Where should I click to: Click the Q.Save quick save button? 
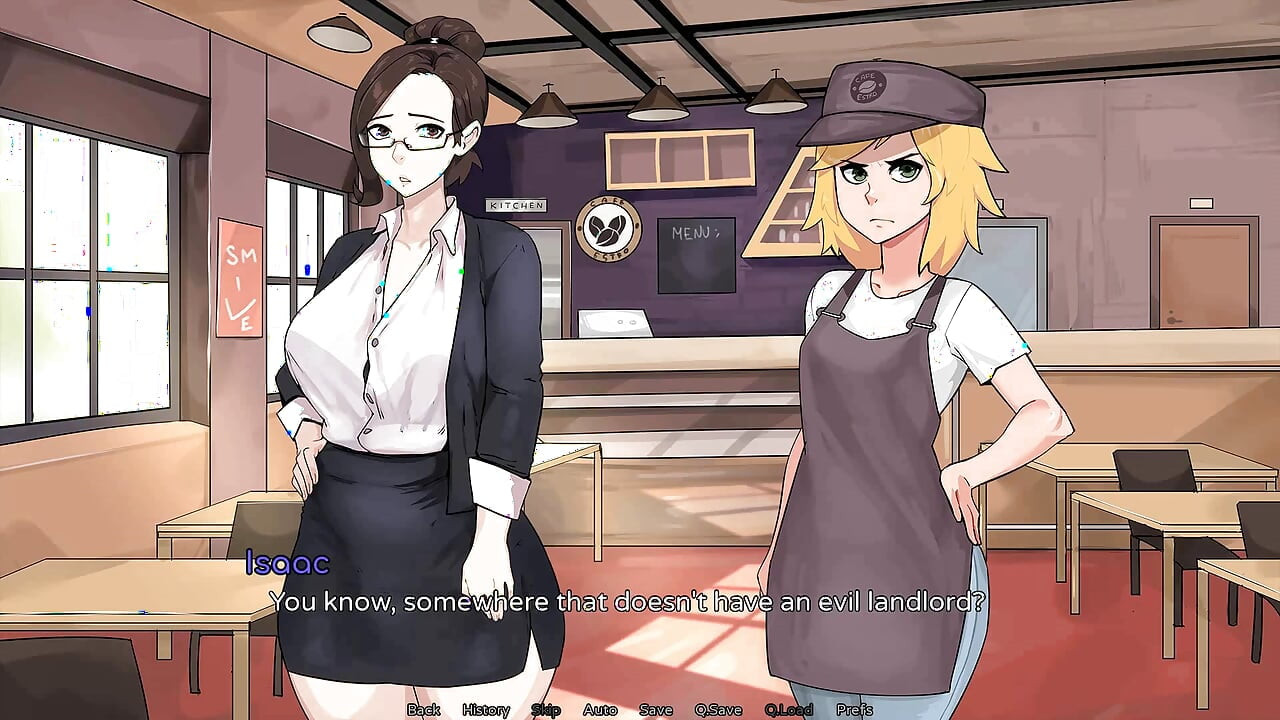click(x=718, y=710)
